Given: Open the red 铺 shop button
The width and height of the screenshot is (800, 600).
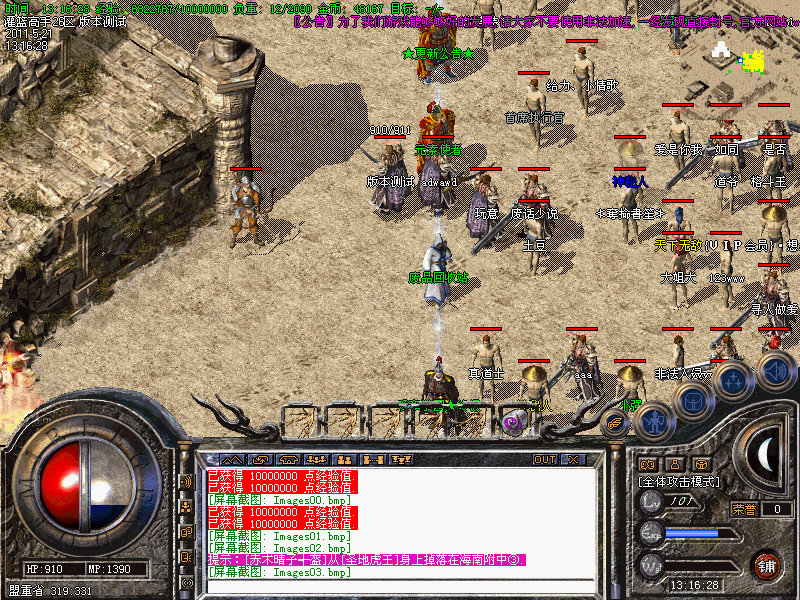Looking at the screenshot, I should click(x=767, y=564).
